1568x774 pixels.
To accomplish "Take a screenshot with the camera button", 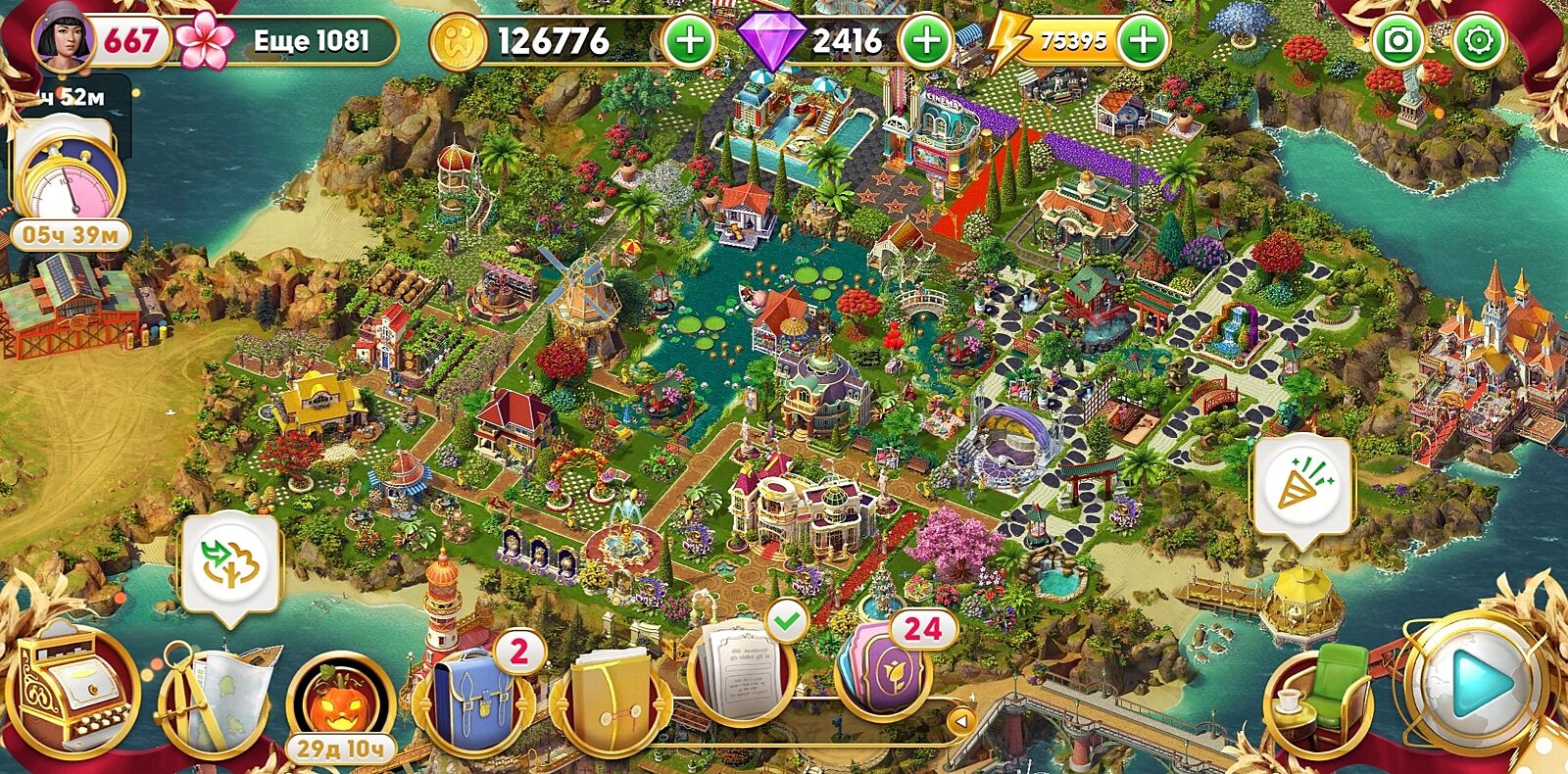I will (1399, 41).
